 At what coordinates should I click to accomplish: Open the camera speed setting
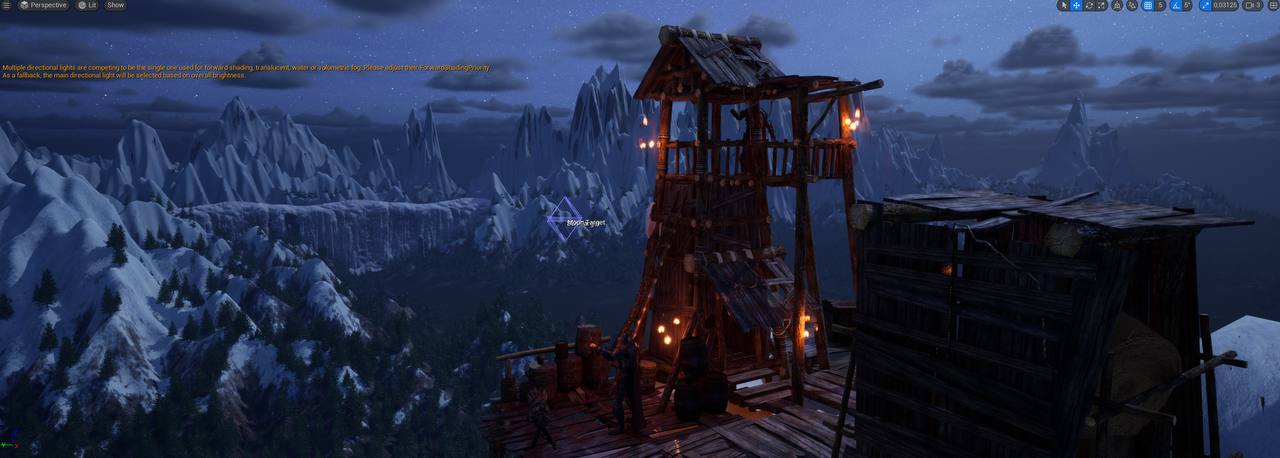(1252, 5)
